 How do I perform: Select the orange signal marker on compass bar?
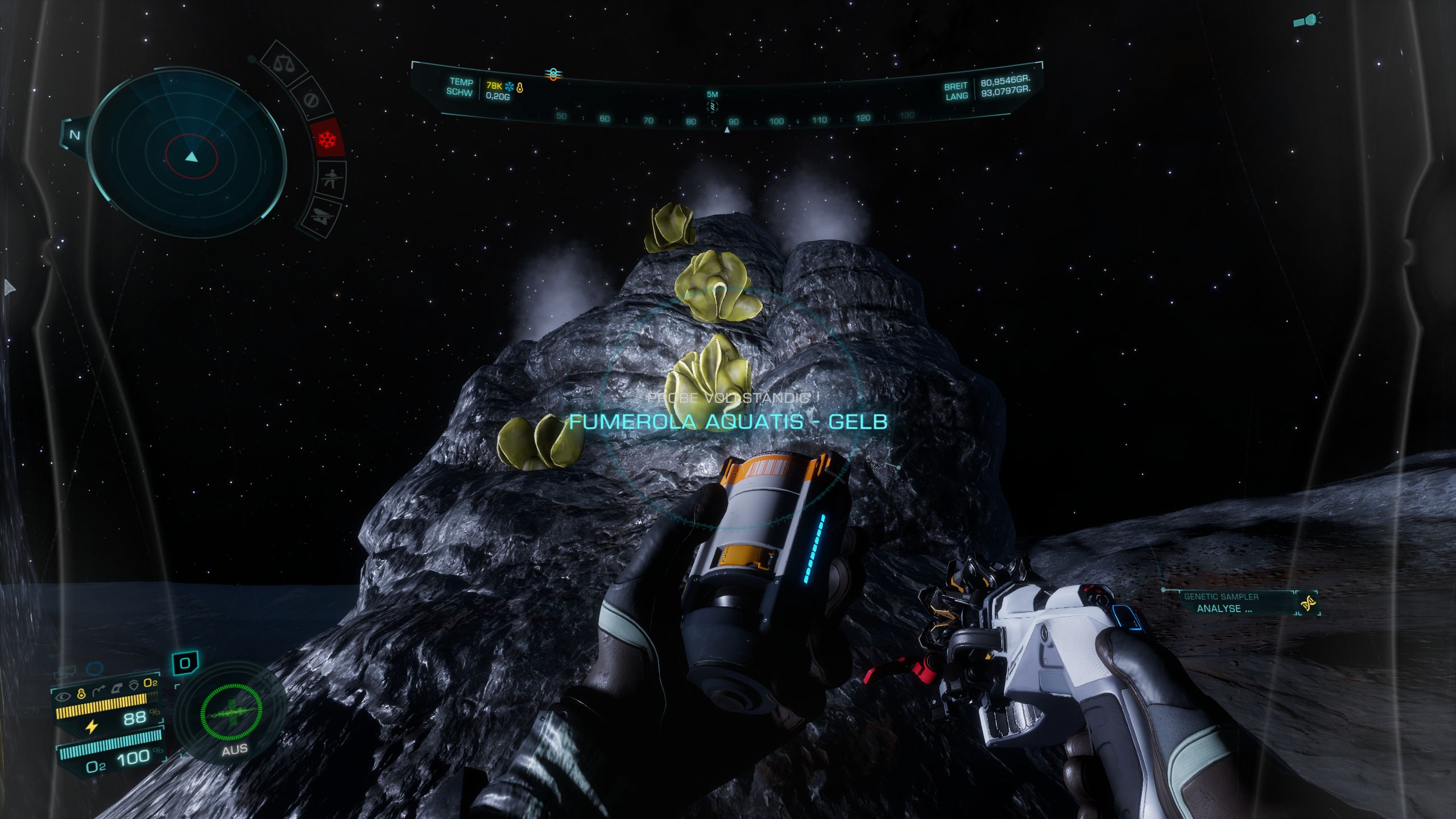(x=552, y=74)
